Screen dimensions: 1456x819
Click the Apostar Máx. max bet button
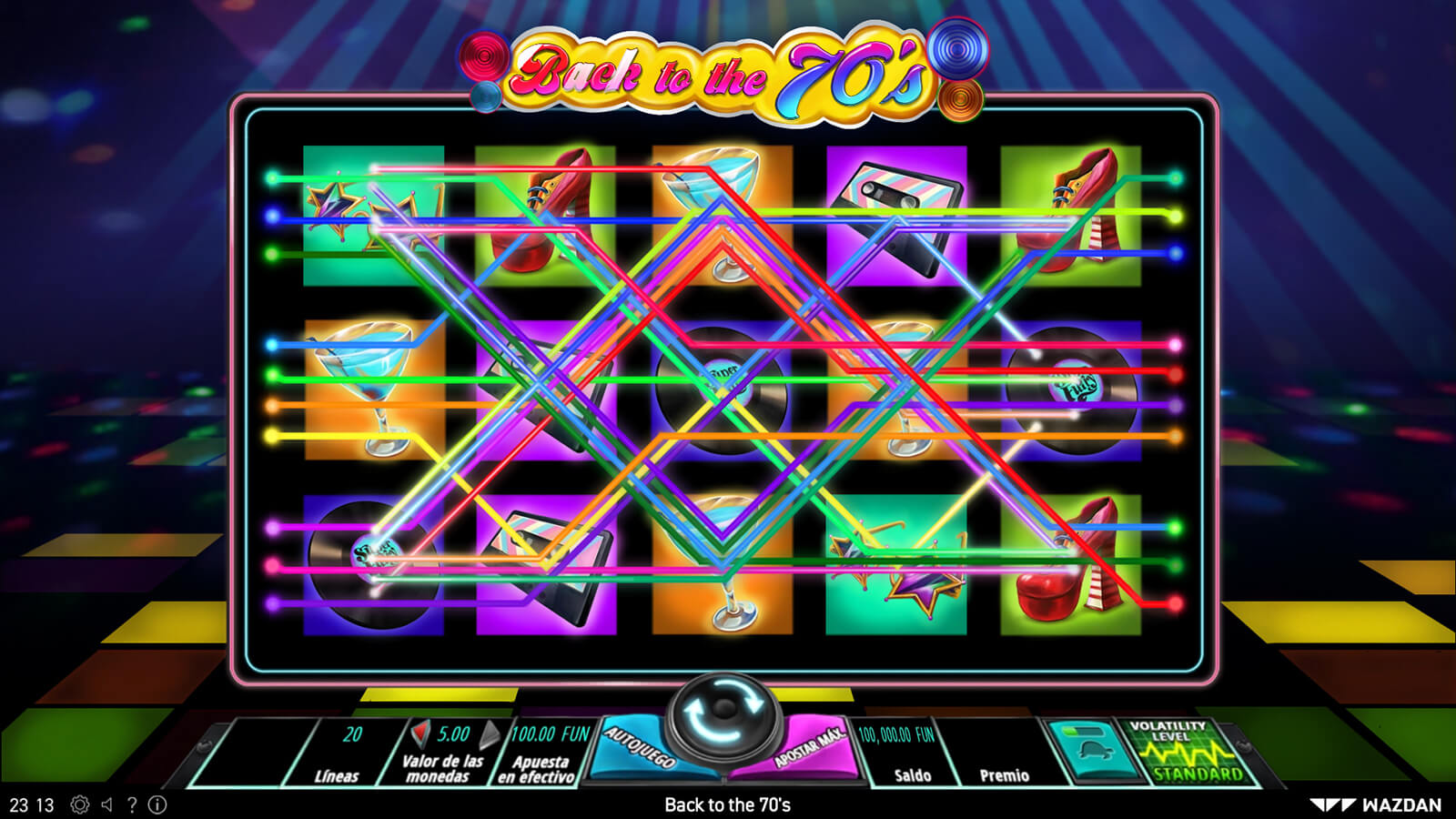(x=805, y=750)
